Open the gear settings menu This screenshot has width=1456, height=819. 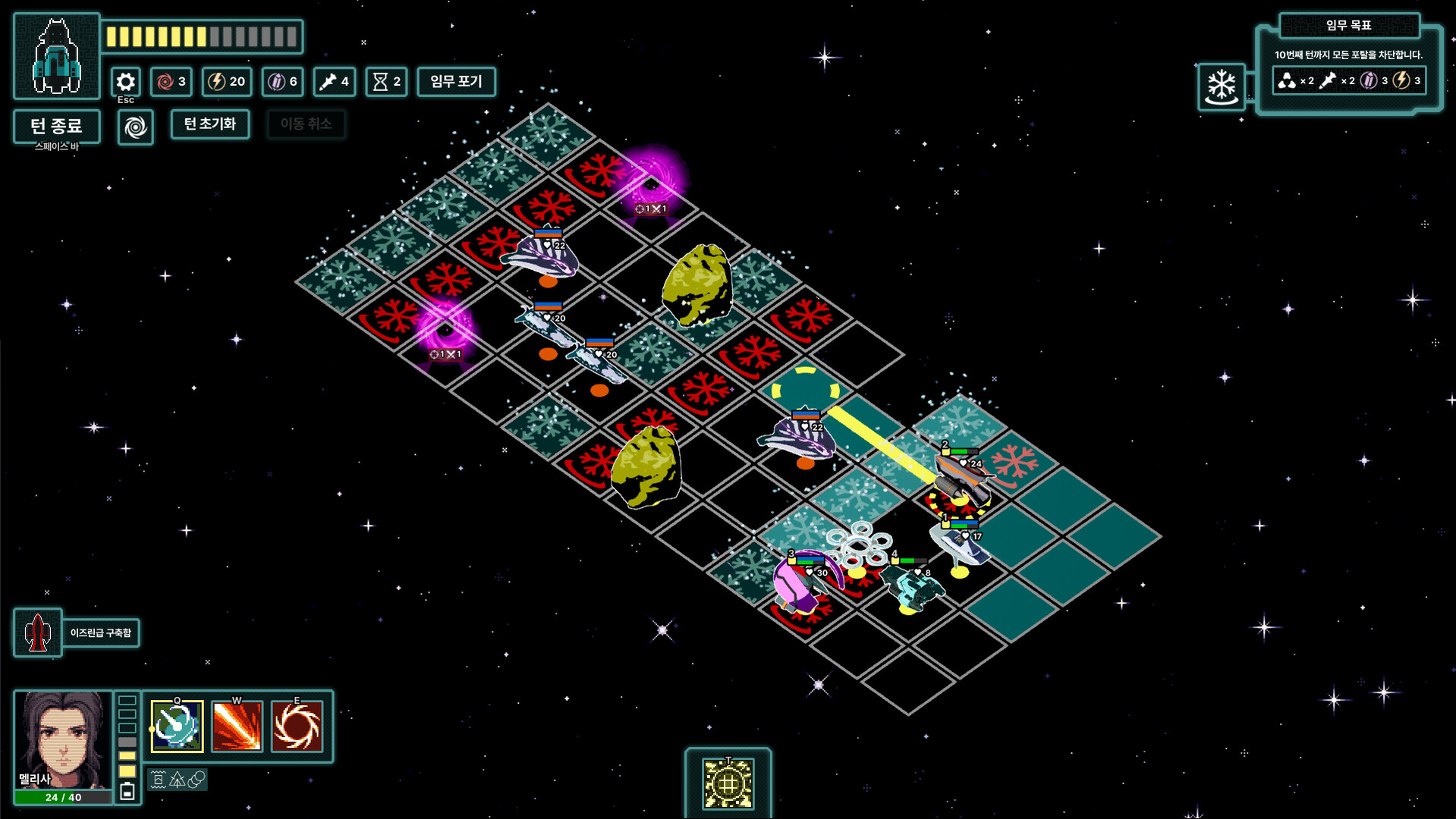point(126,81)
